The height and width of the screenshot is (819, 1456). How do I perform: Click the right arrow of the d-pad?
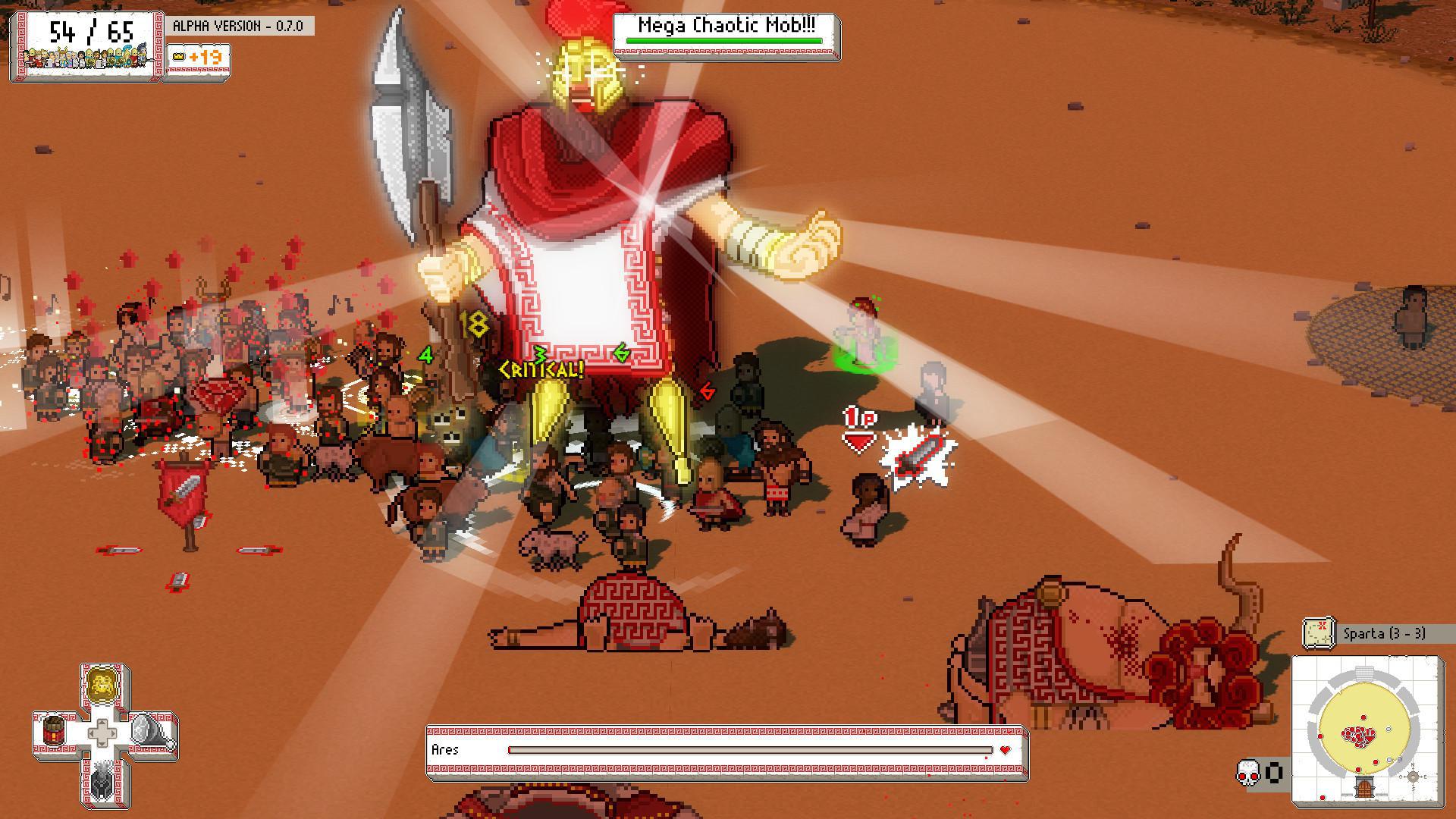click(x=112, y=733)
